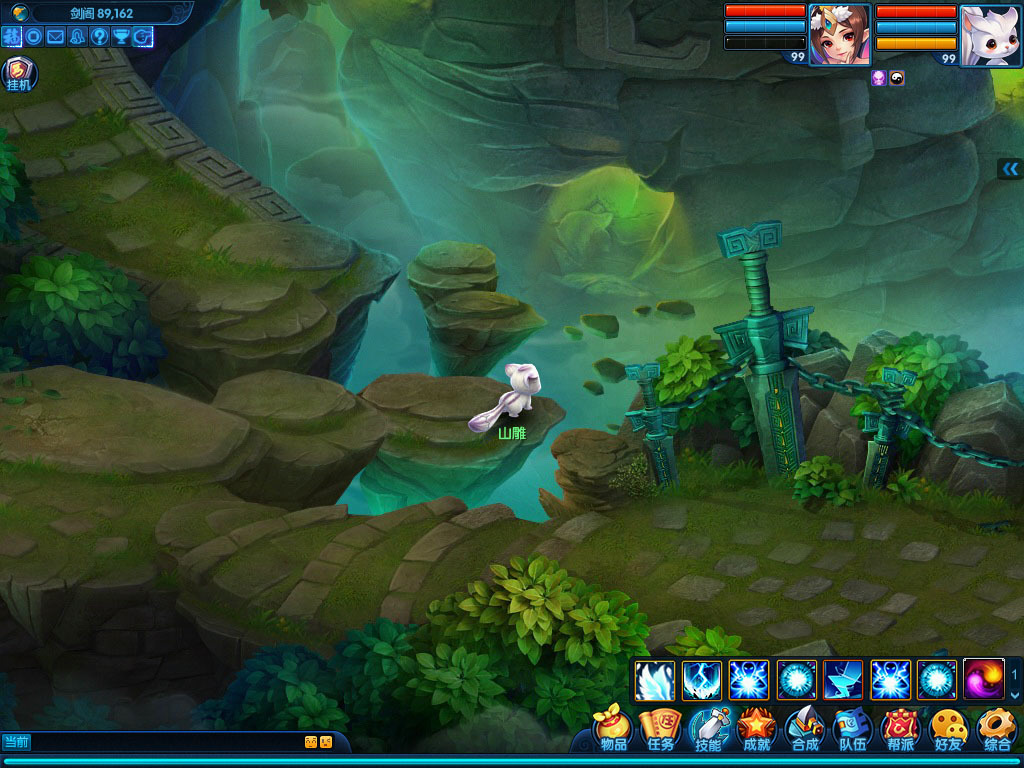
Task: Select the player character portrait
Action: (x=838, y=35)
